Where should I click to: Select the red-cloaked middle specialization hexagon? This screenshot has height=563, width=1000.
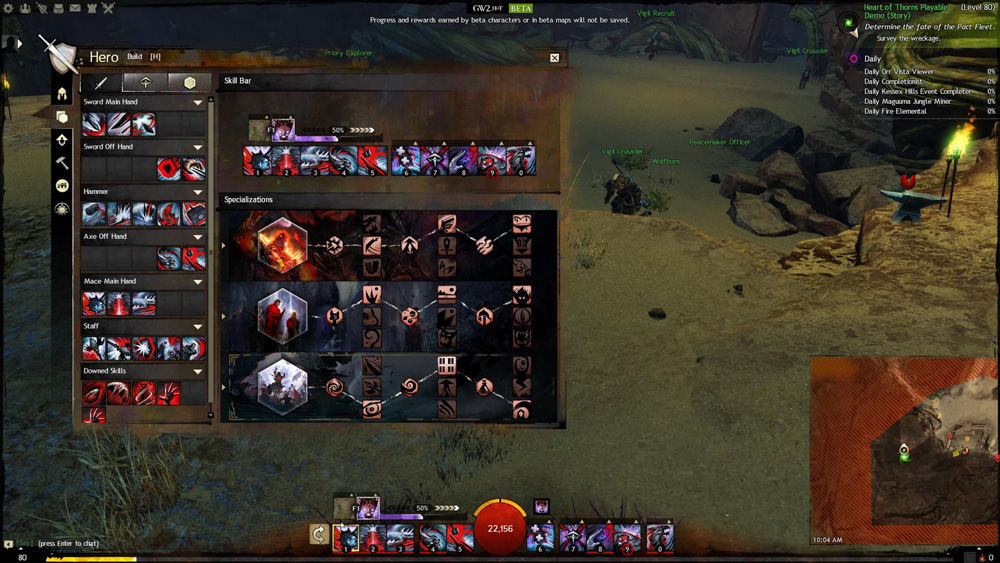click(x=282, y=316)
